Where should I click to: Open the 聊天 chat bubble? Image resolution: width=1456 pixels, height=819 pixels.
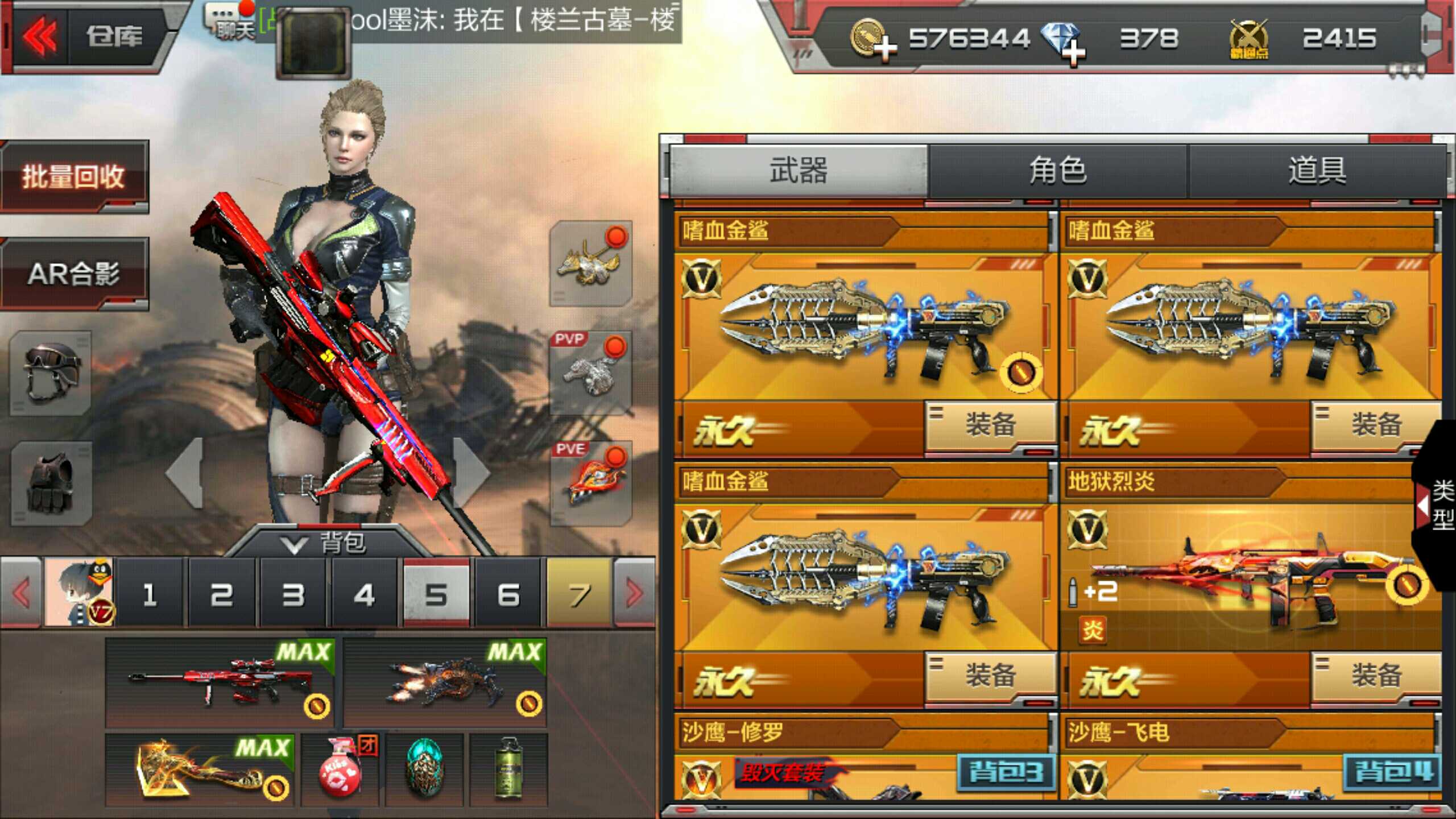230,22
